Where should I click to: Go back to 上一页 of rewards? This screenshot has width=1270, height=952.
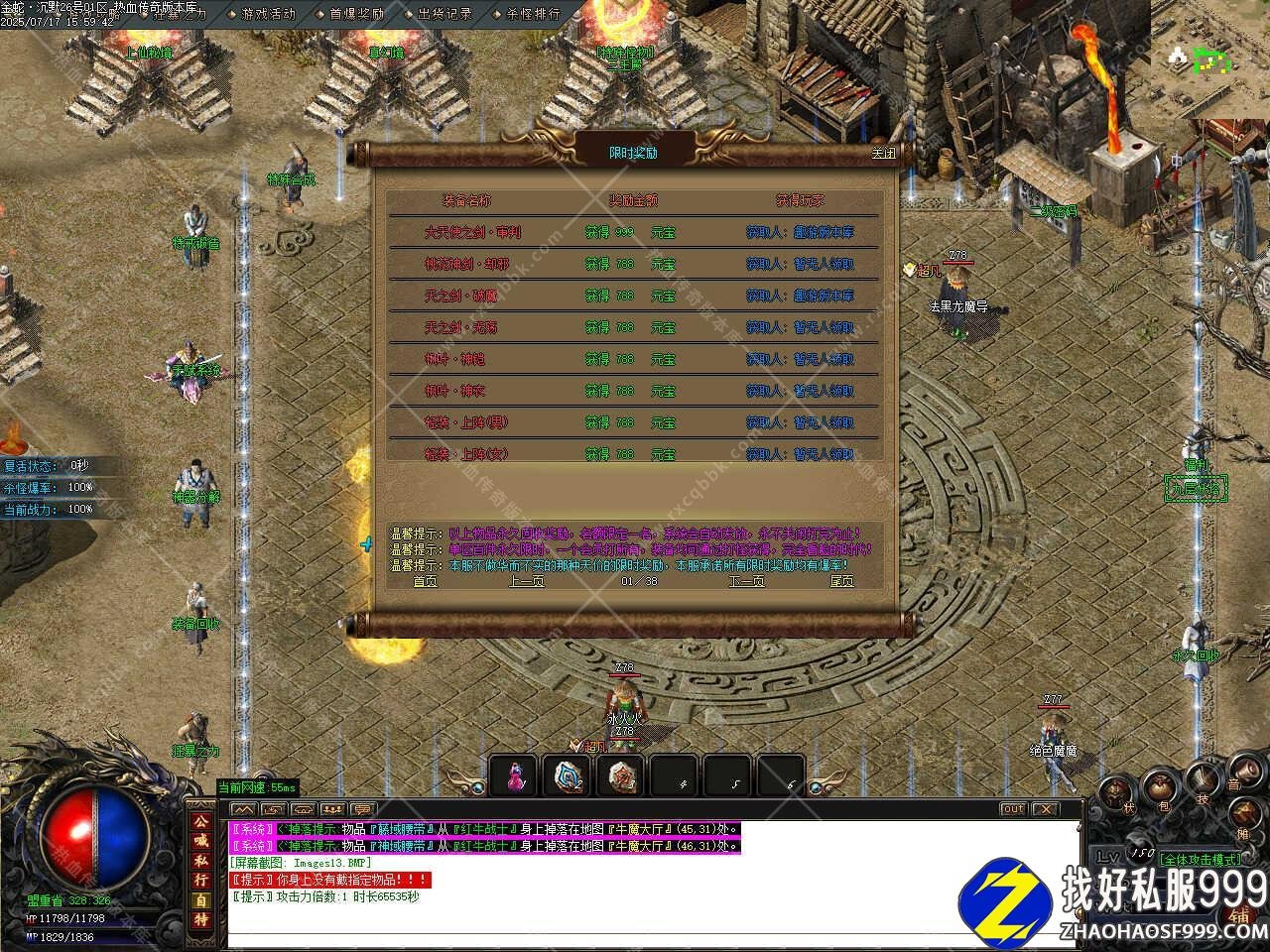click(x=526, y=581)
